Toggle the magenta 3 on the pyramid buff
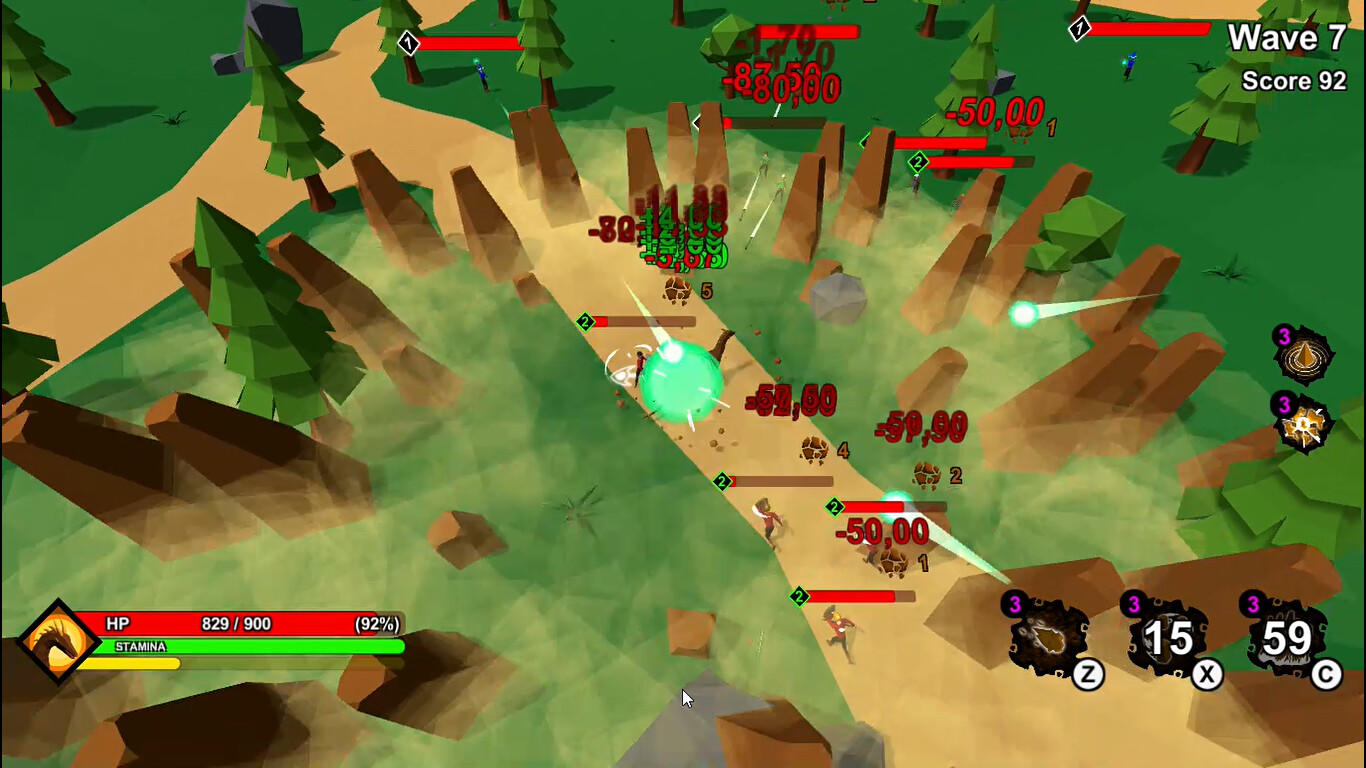 [x=1283, y=335]
